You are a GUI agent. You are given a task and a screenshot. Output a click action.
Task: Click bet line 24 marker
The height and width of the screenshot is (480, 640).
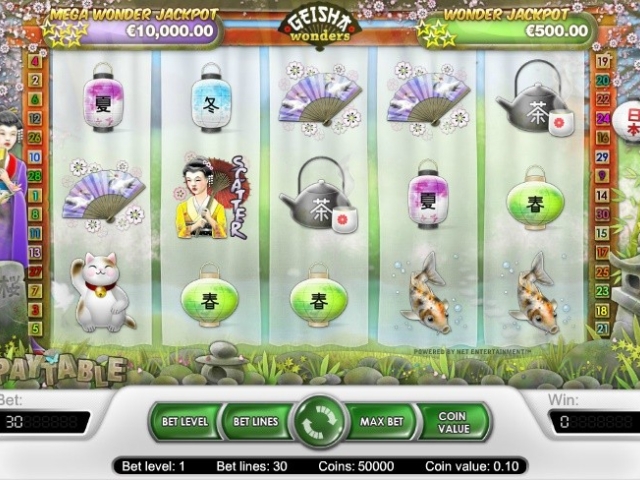(x=602, y=118)
